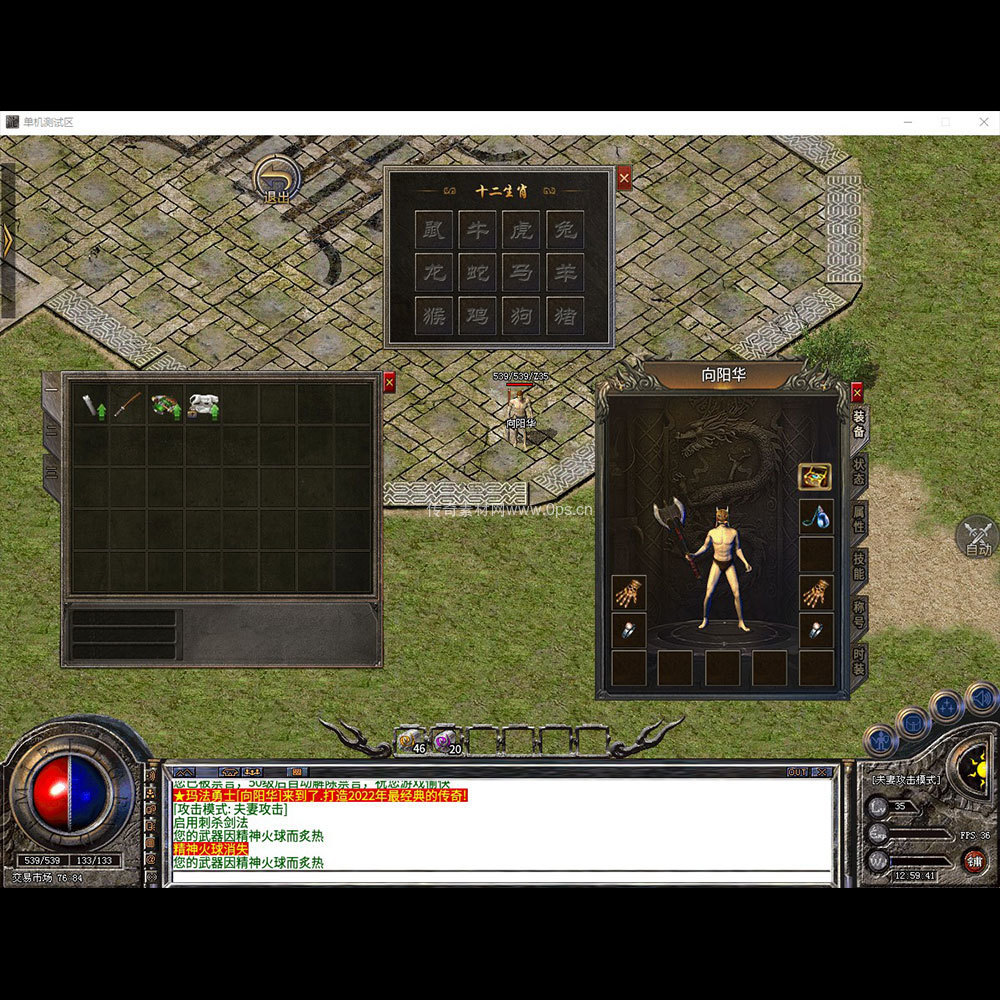This screenshot has width=1000, height=1000.
Task: Close the character equipment panel
Action: (x=857, y=391)
